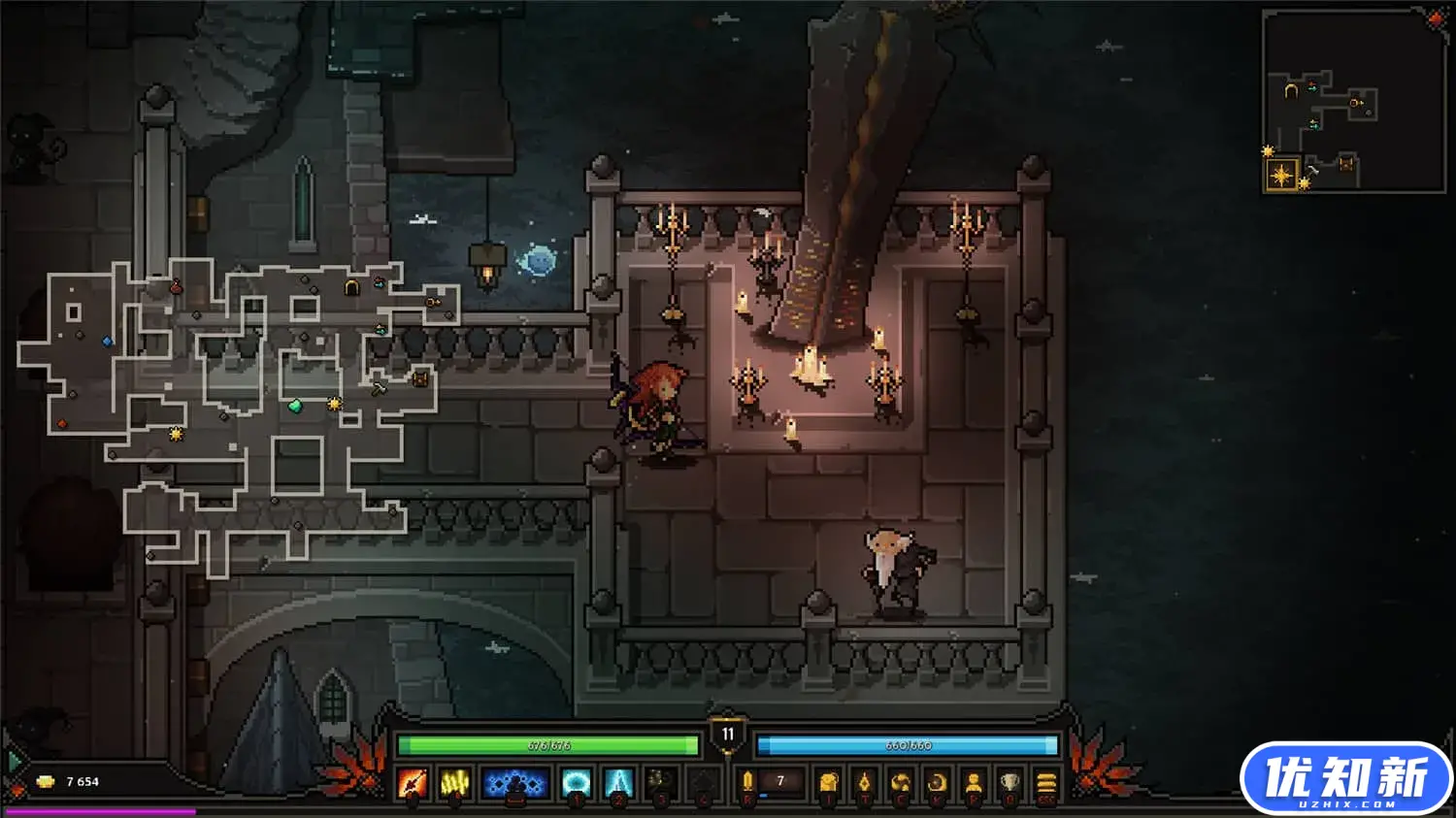Activate the blue ice spike ability

(x=618, y=782)
